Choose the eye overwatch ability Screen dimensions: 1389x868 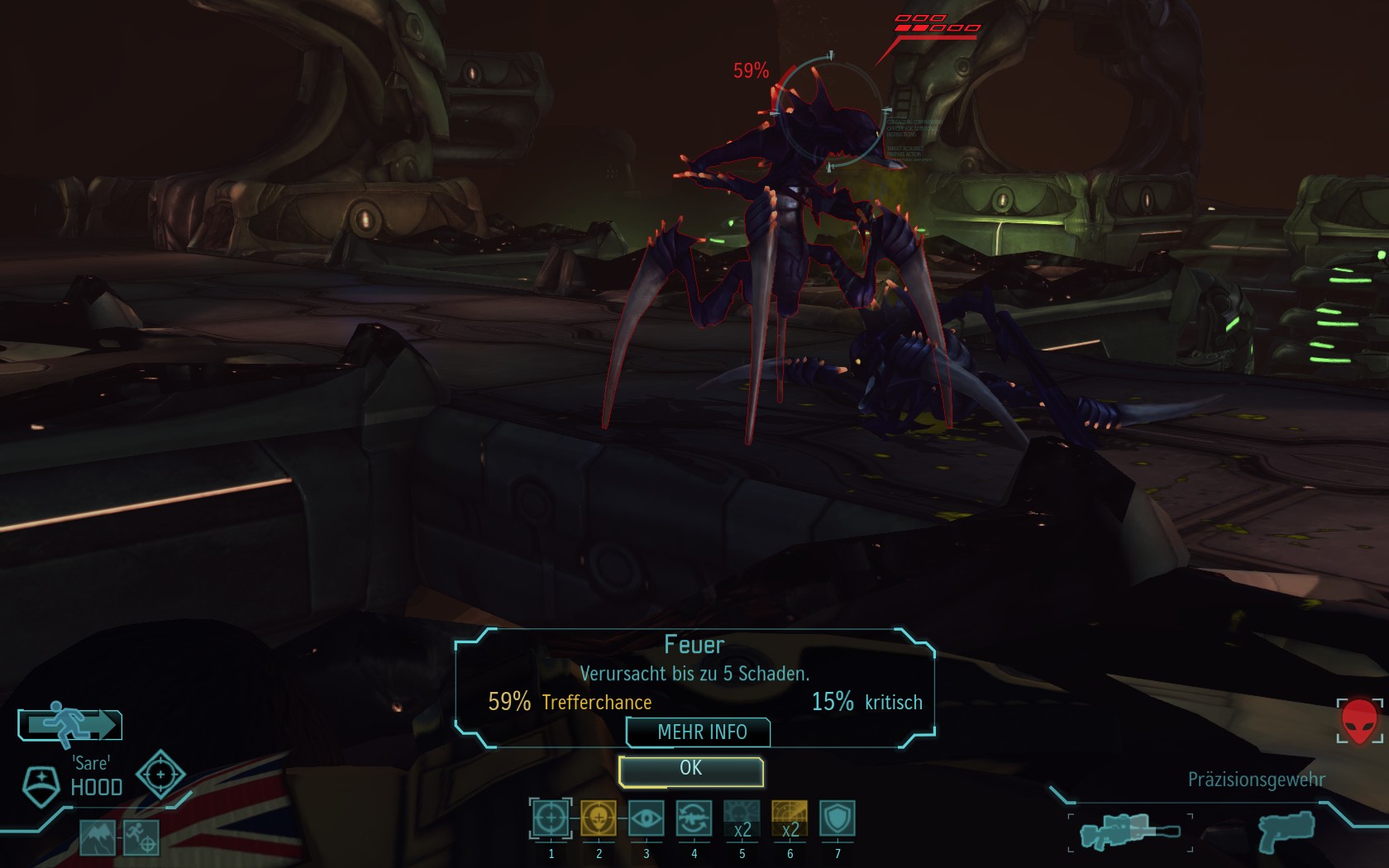(x=646, y=819)
